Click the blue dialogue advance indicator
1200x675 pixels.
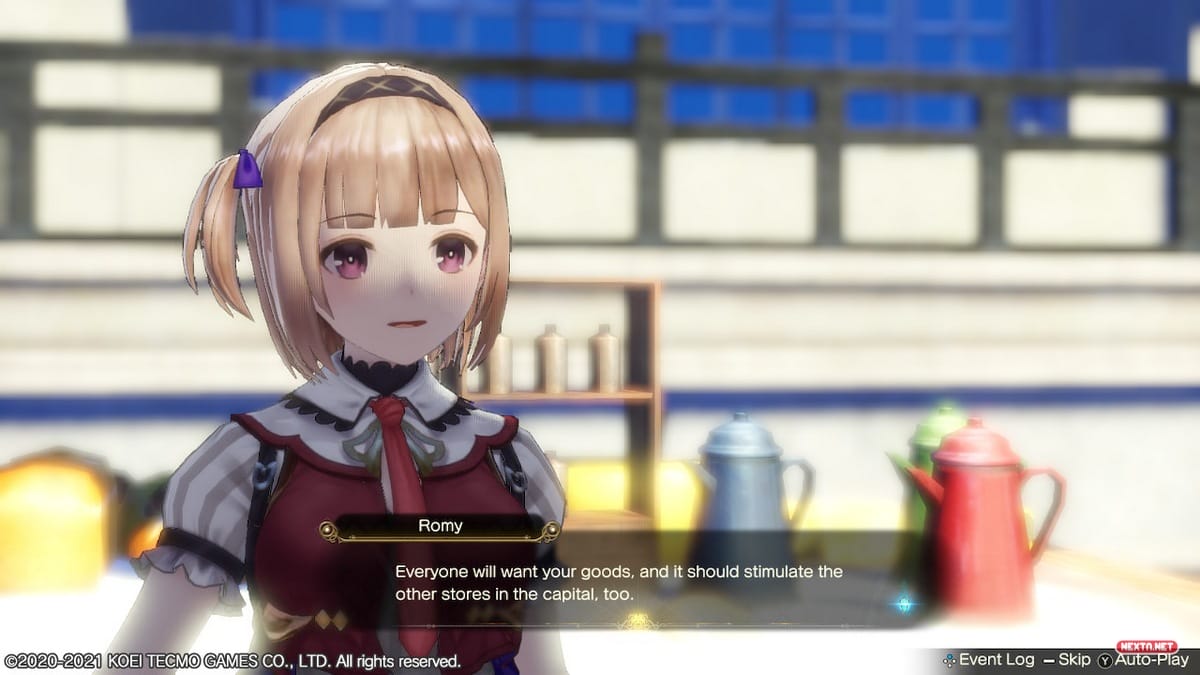904,604
